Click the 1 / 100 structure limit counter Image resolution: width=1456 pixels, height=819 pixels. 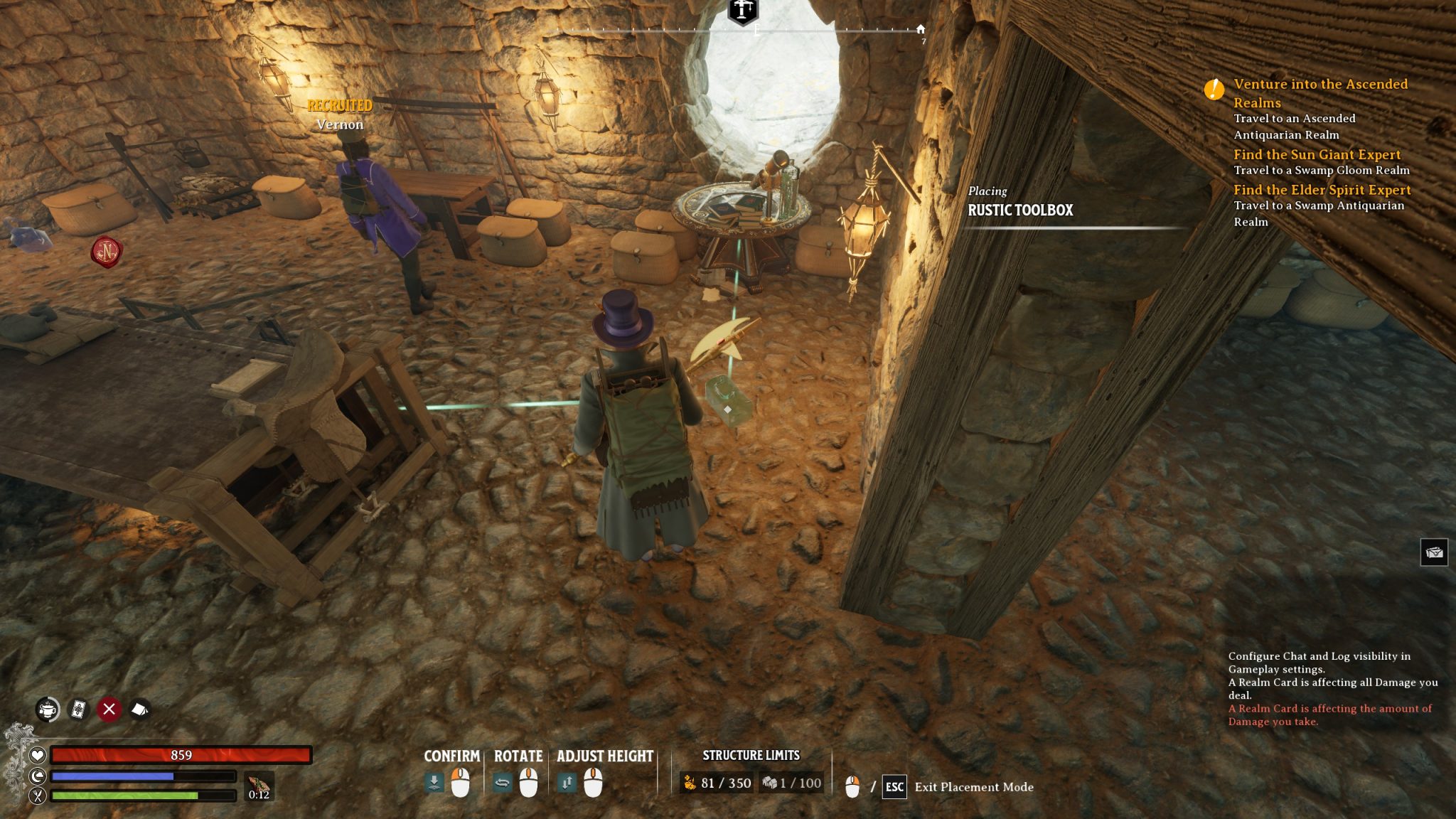pos(791,783)
